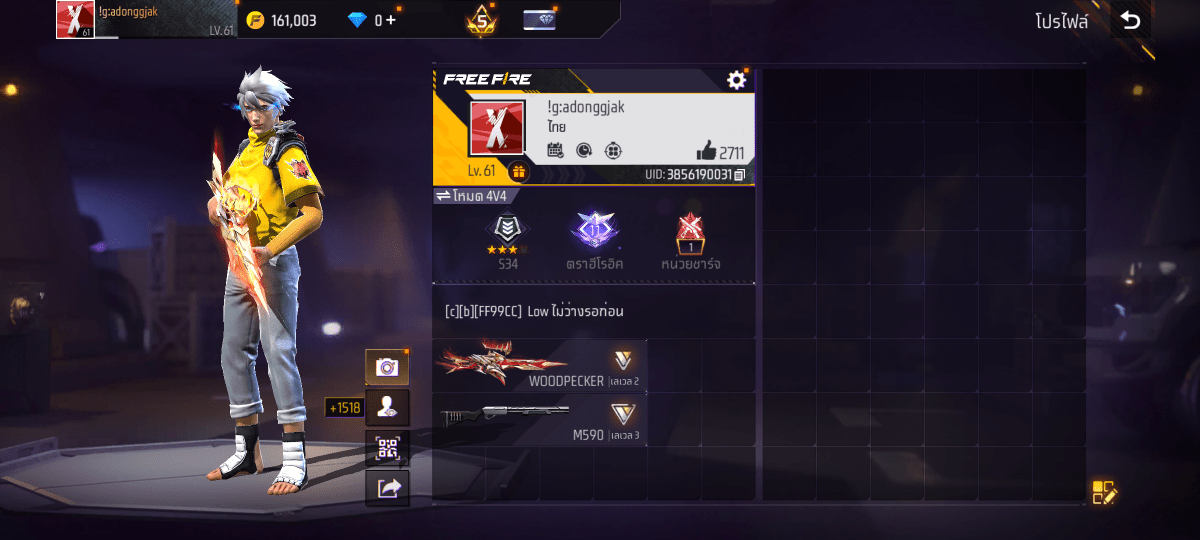Give a like with the thumbs-up icon
This screenshot has width=1200, height=540.
pos(707,151)
